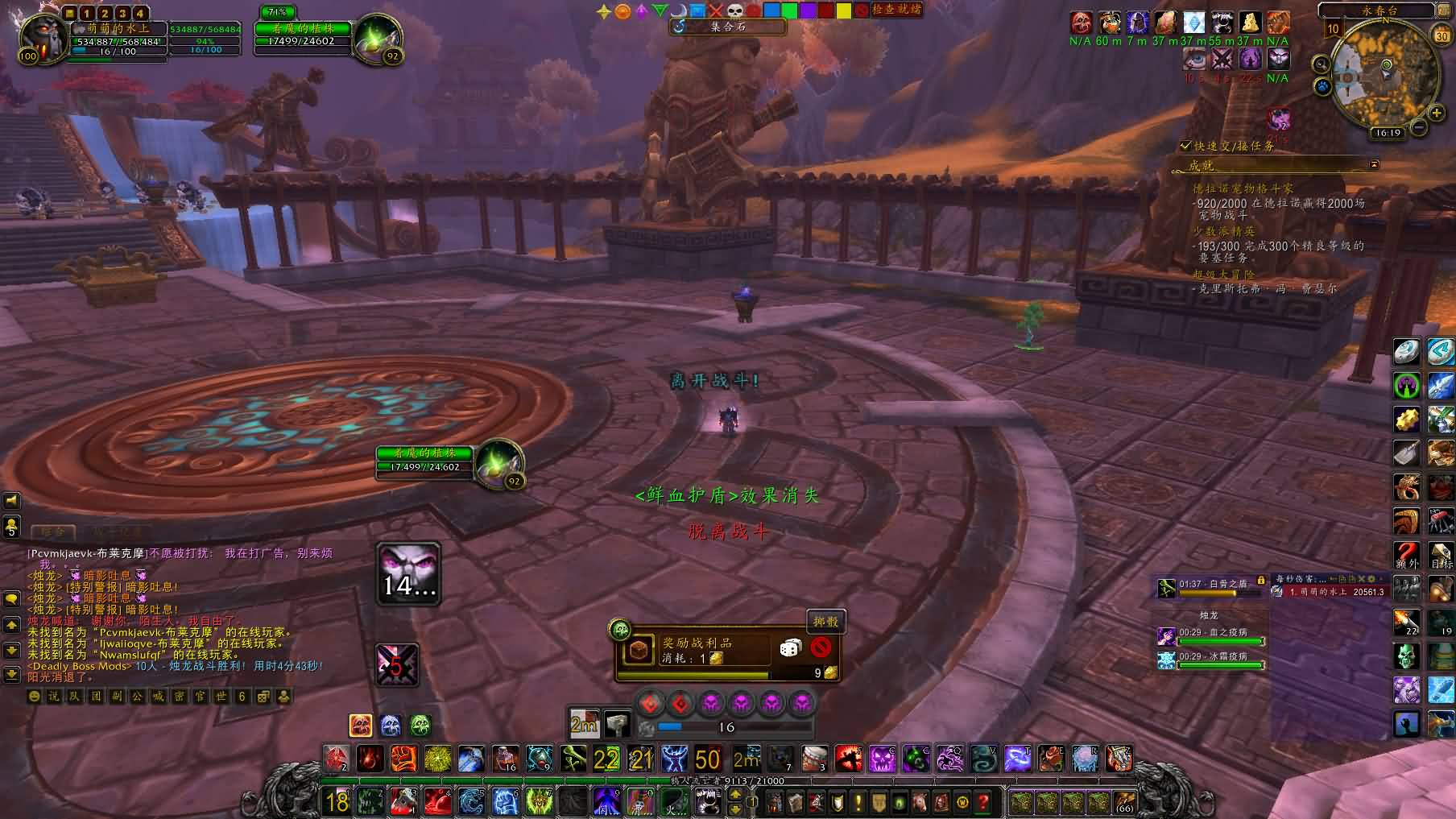Click the blue paw print minimap button
This screenshot has height=819, width=1456.
pyautogui.click(x=1322, y=86)
